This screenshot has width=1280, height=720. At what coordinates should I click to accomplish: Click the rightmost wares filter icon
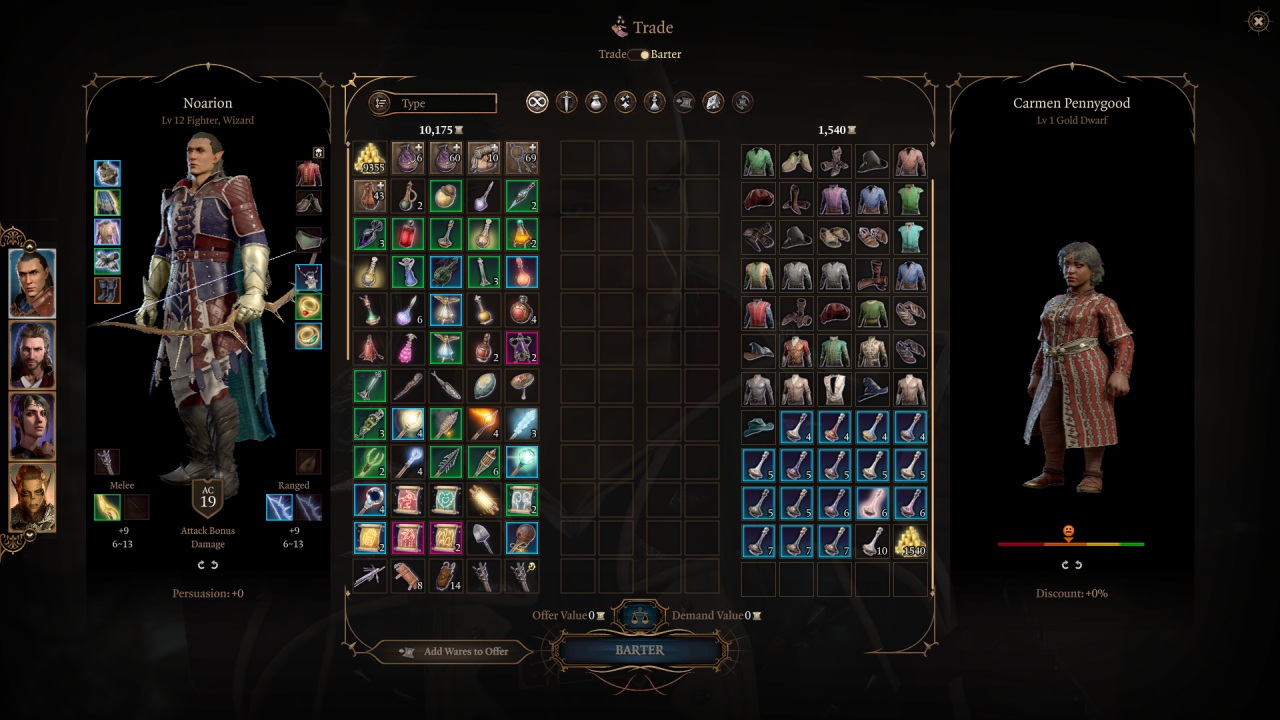(x=742, y=102)
